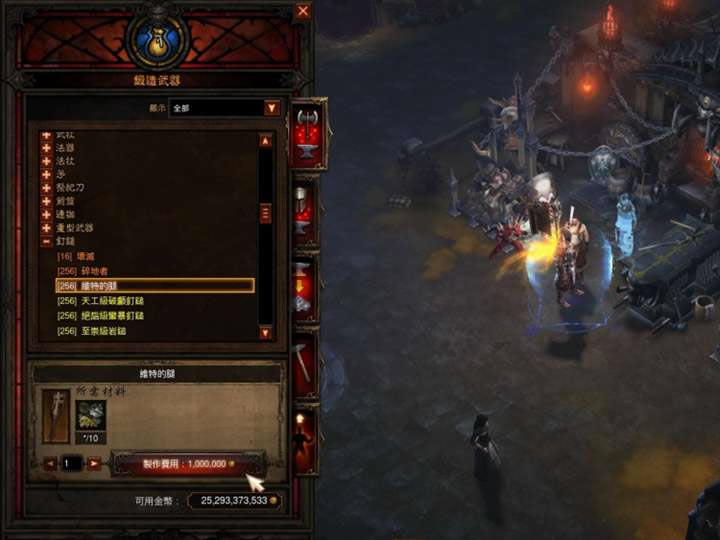Decrease the craft quantity with left arrow
The height and width of the screenshot is (540, 720).
[x=51, y=464]
